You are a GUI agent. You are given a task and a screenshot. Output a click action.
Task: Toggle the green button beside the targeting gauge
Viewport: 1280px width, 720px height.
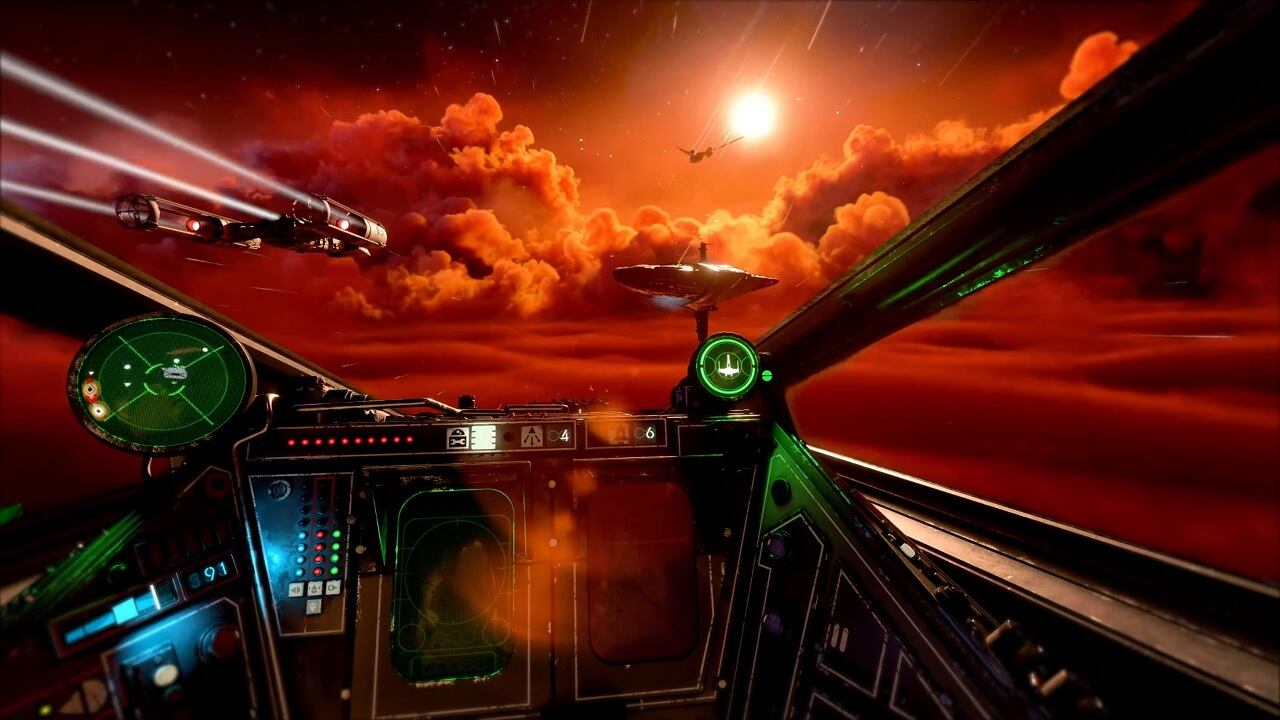[767, 376]
